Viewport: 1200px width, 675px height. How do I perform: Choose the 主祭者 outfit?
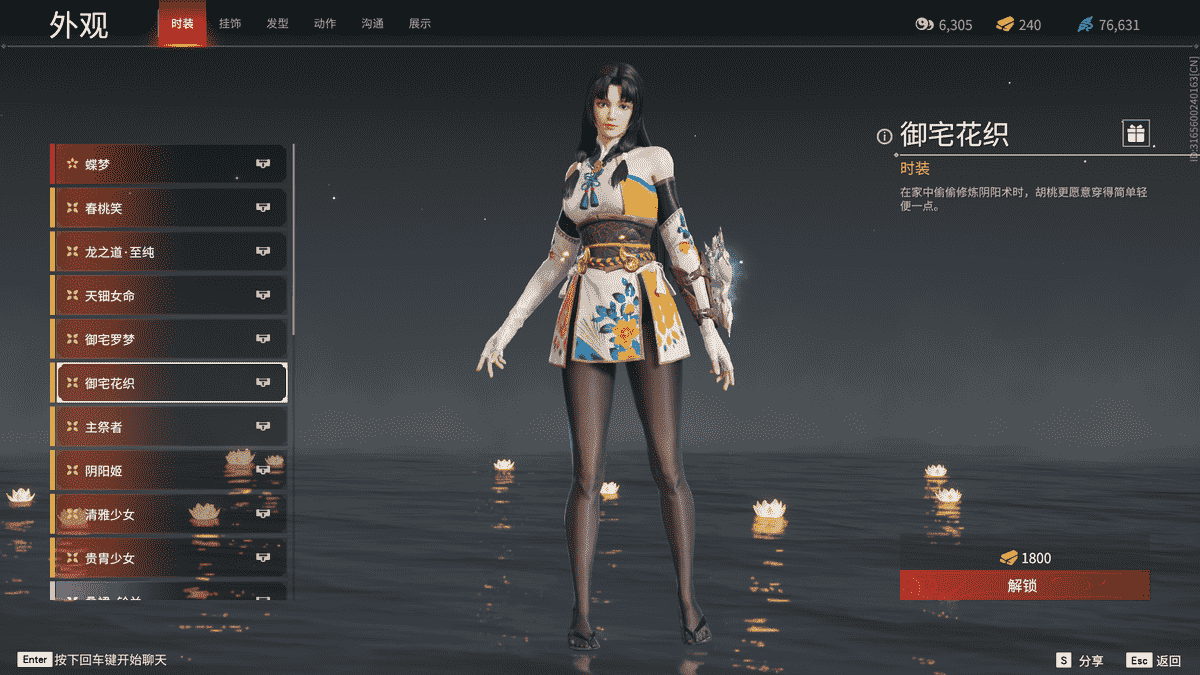[168, 427]
